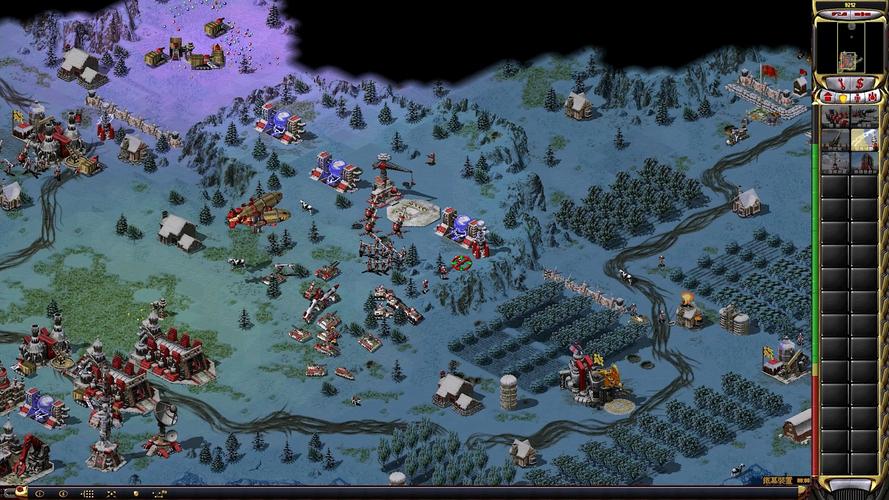Screen dimensions: 889x500
Task: Click the formation grid button on command bar
Action: pyautogui.click(x=87, y=493)
